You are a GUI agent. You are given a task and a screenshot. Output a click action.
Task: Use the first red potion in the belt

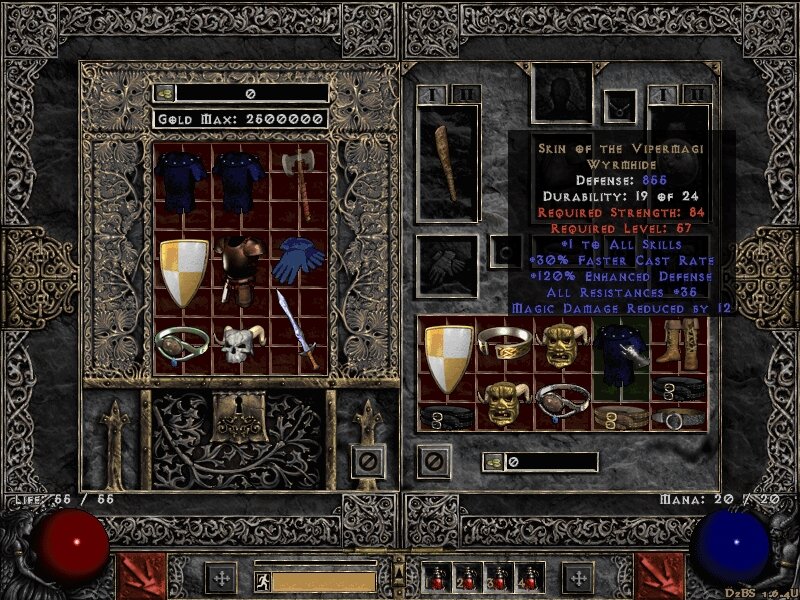tap(440, 578)
